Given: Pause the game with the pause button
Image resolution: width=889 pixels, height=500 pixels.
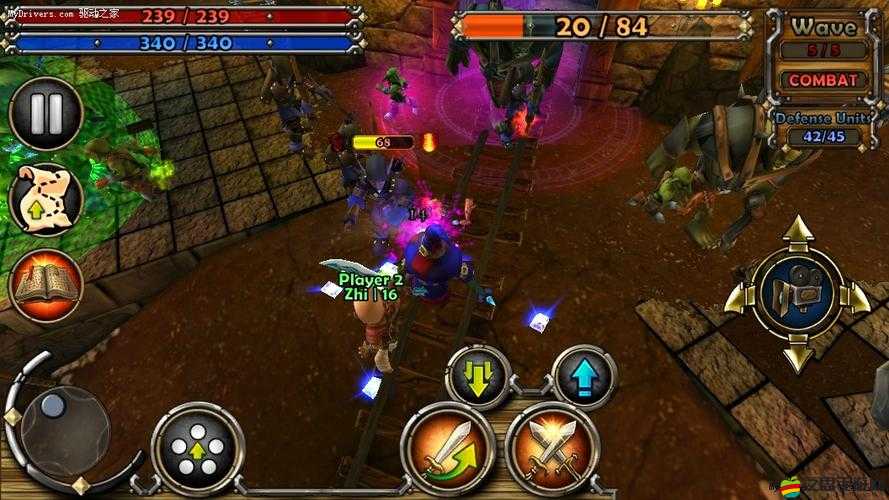Looking at the screenshot, I should click(x=45, y=113).
